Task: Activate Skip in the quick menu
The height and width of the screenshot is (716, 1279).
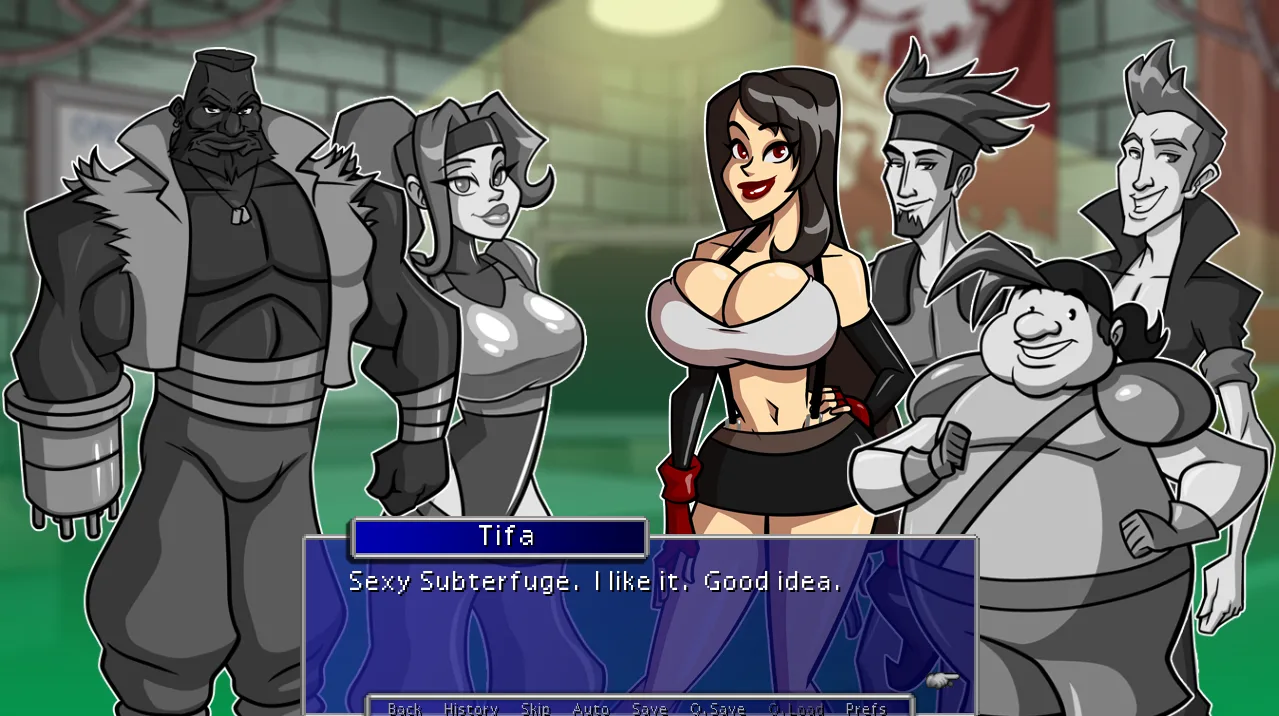Action: (x=535, y=708)
